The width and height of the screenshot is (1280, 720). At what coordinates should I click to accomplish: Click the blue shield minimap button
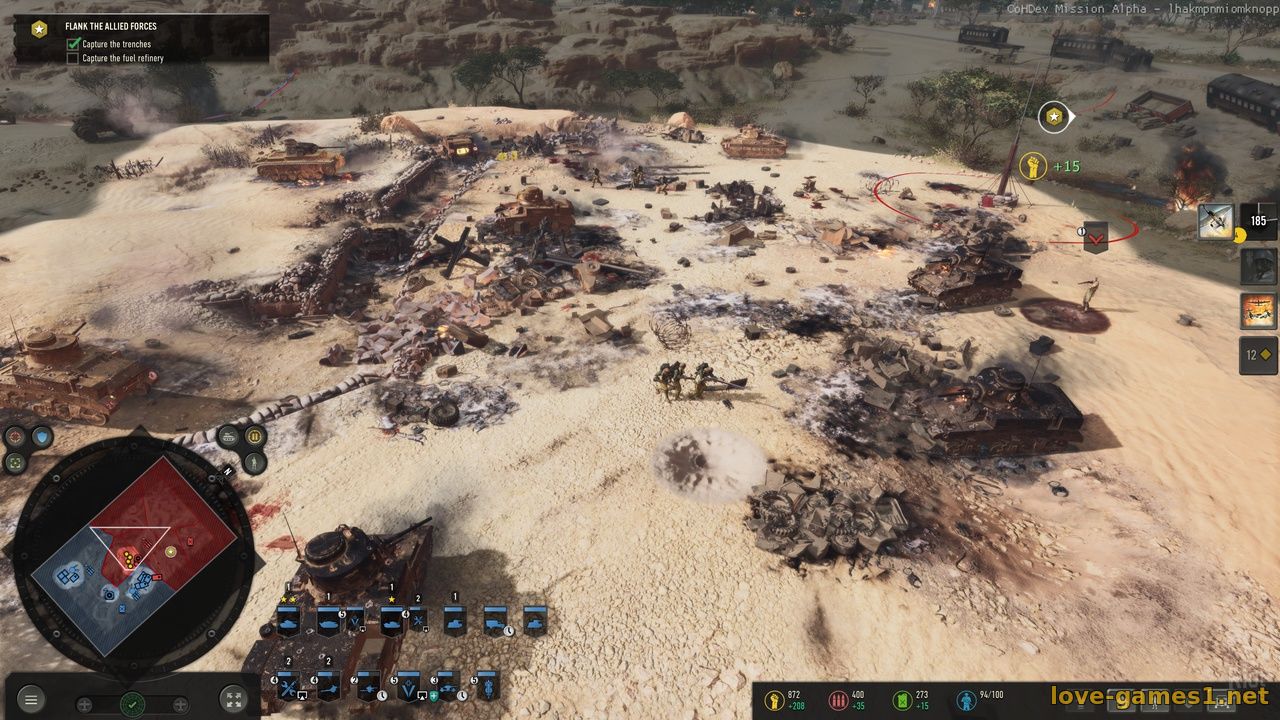click(x=41, y=436)
